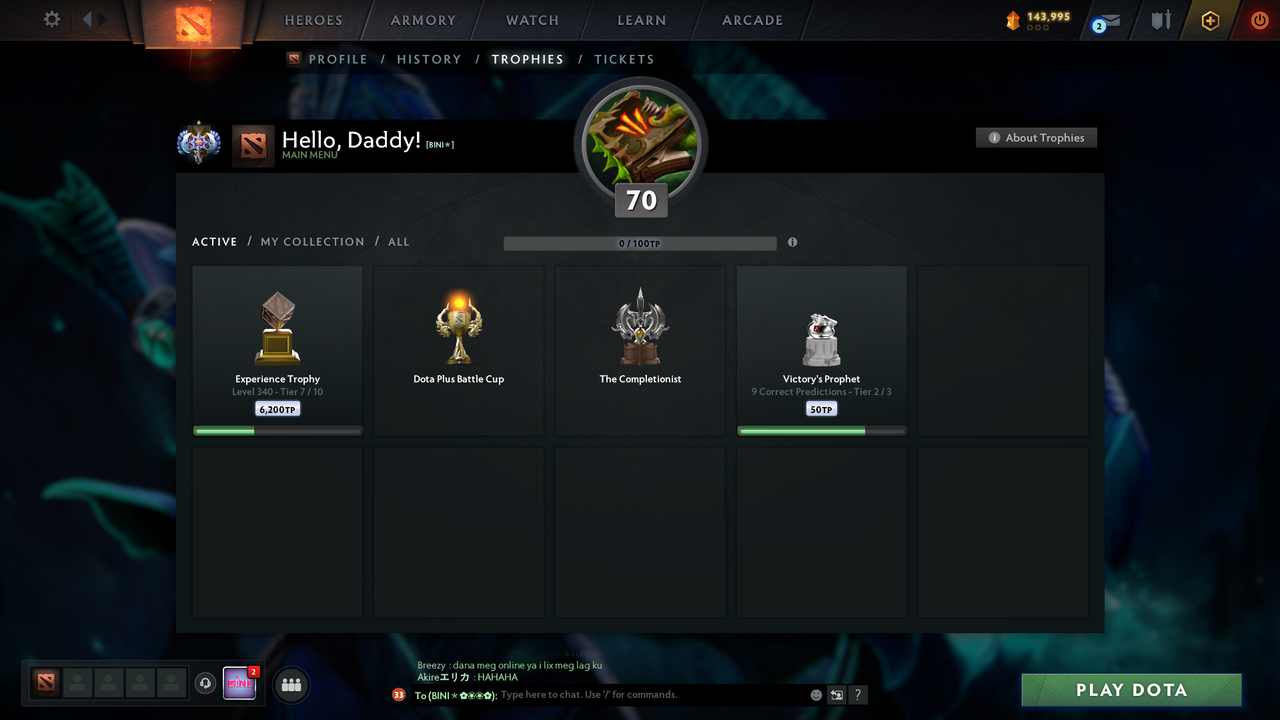This screenshot has width=1280, height=720.
Task: Show All trophies
Action: [x=398, y=241]
